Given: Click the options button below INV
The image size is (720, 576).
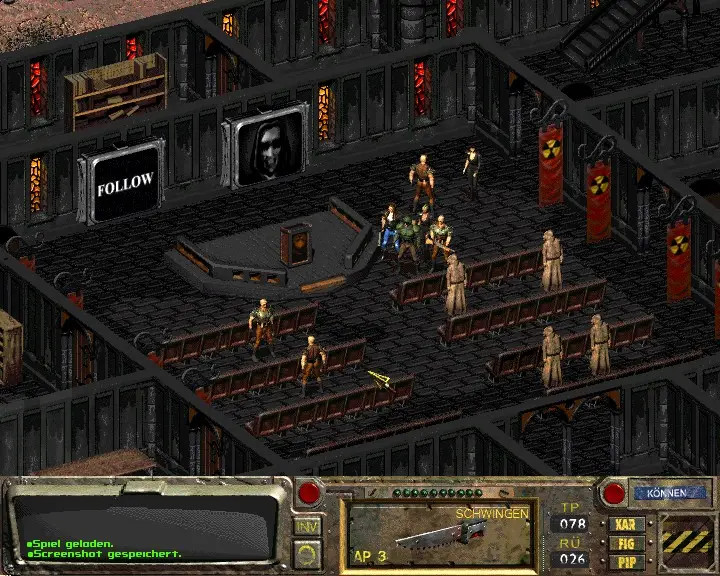Looking at the screenshot, I should click(306, 552).
